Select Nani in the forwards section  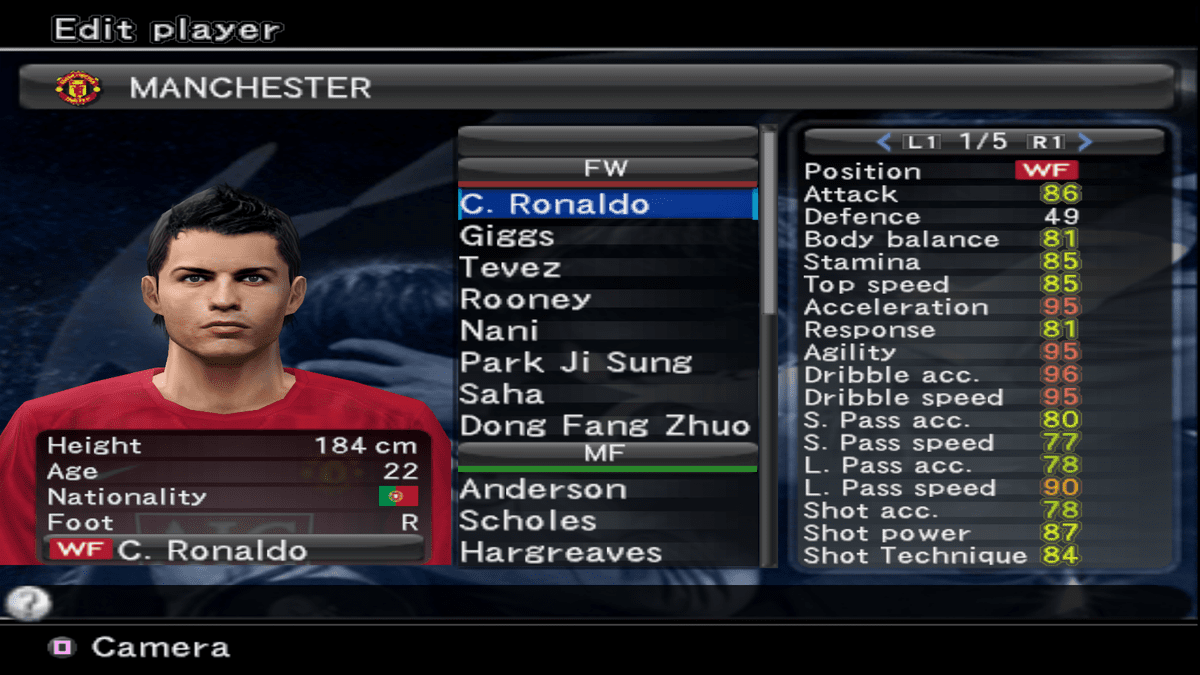(x=499, y=331)
